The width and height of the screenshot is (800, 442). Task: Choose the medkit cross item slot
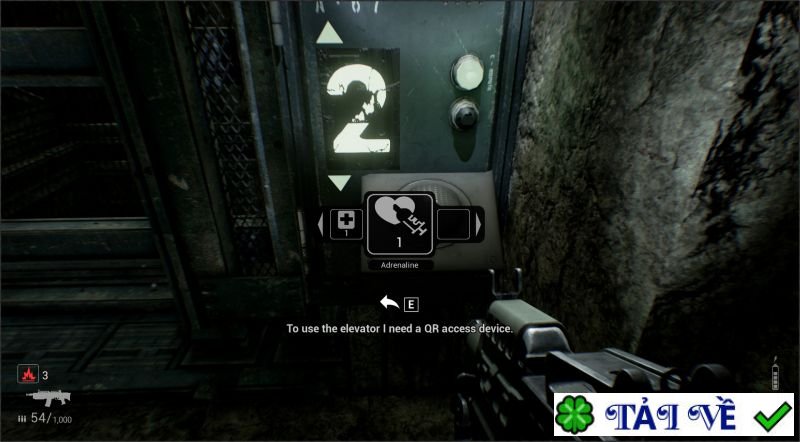pos(347,222)
